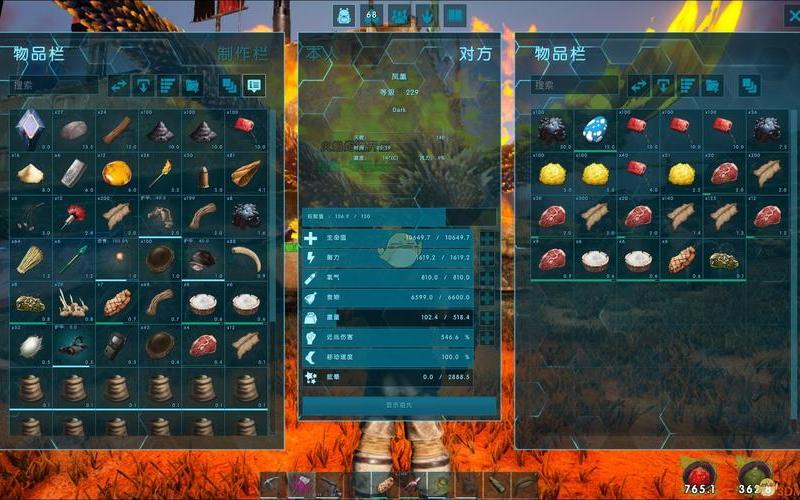Open the backpack icon at top center
800x500 pixels.
pos(345,15)
